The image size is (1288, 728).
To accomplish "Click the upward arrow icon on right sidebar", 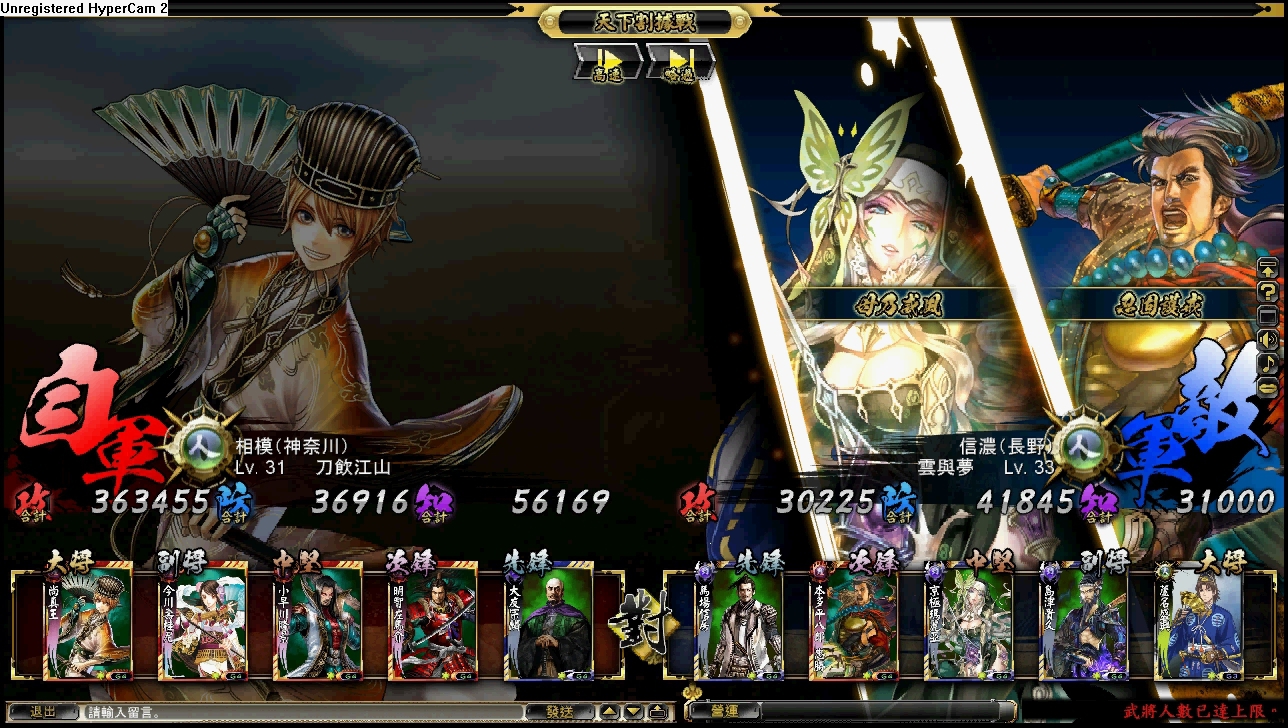I will click(x=1267, y=268).
